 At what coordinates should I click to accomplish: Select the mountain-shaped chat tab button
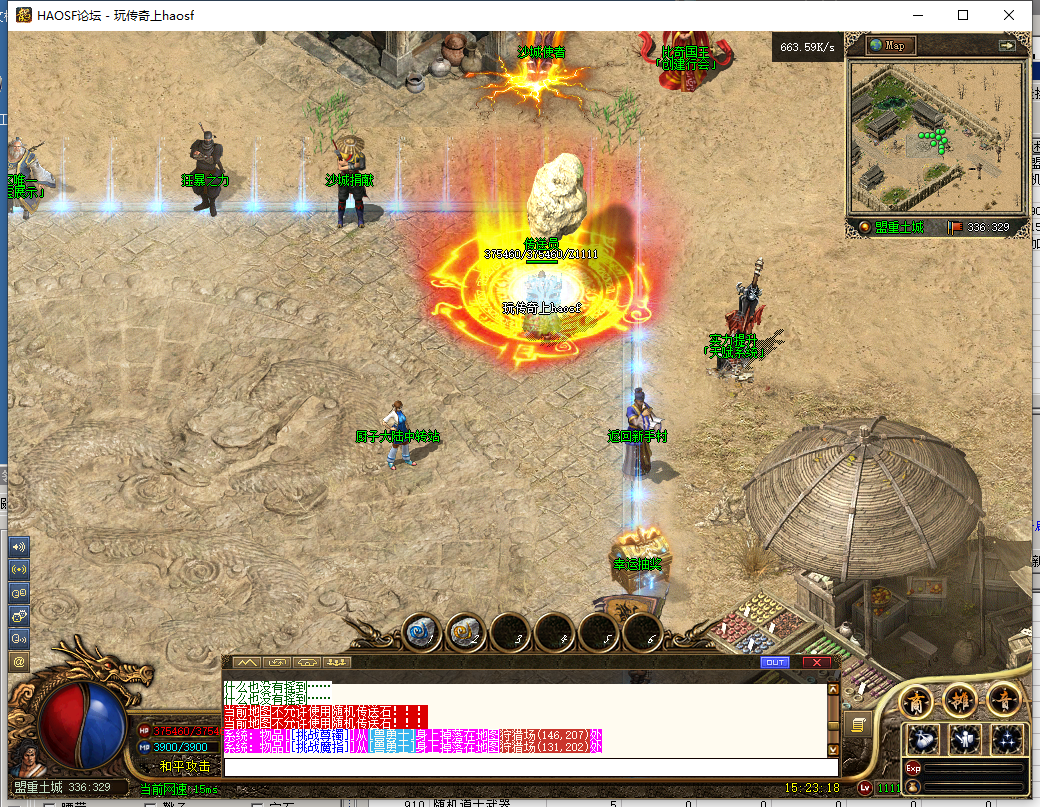pyautogui.click(x=246, y=662)
